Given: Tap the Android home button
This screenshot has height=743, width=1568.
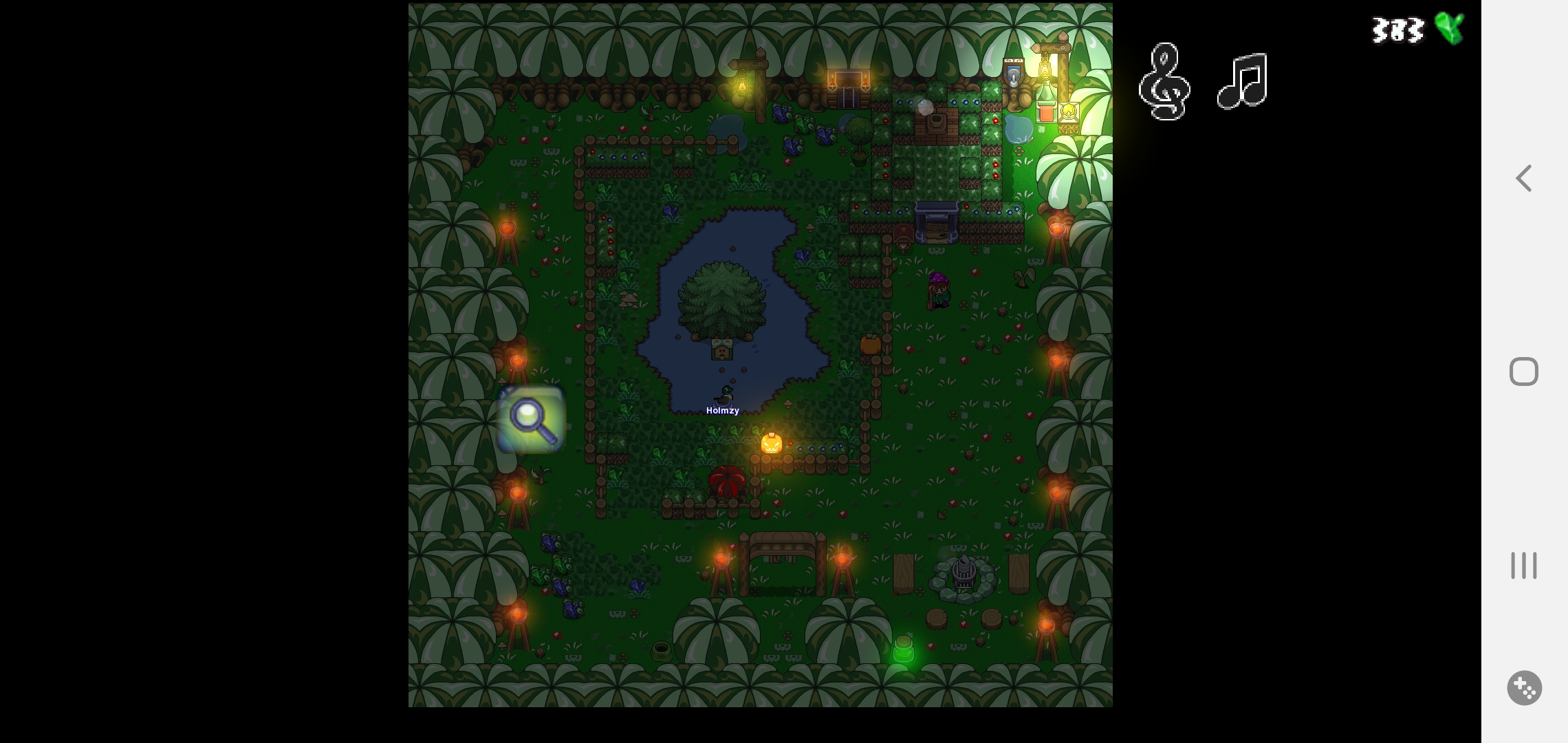Looking at the screenshot, I should (1524, 372).
